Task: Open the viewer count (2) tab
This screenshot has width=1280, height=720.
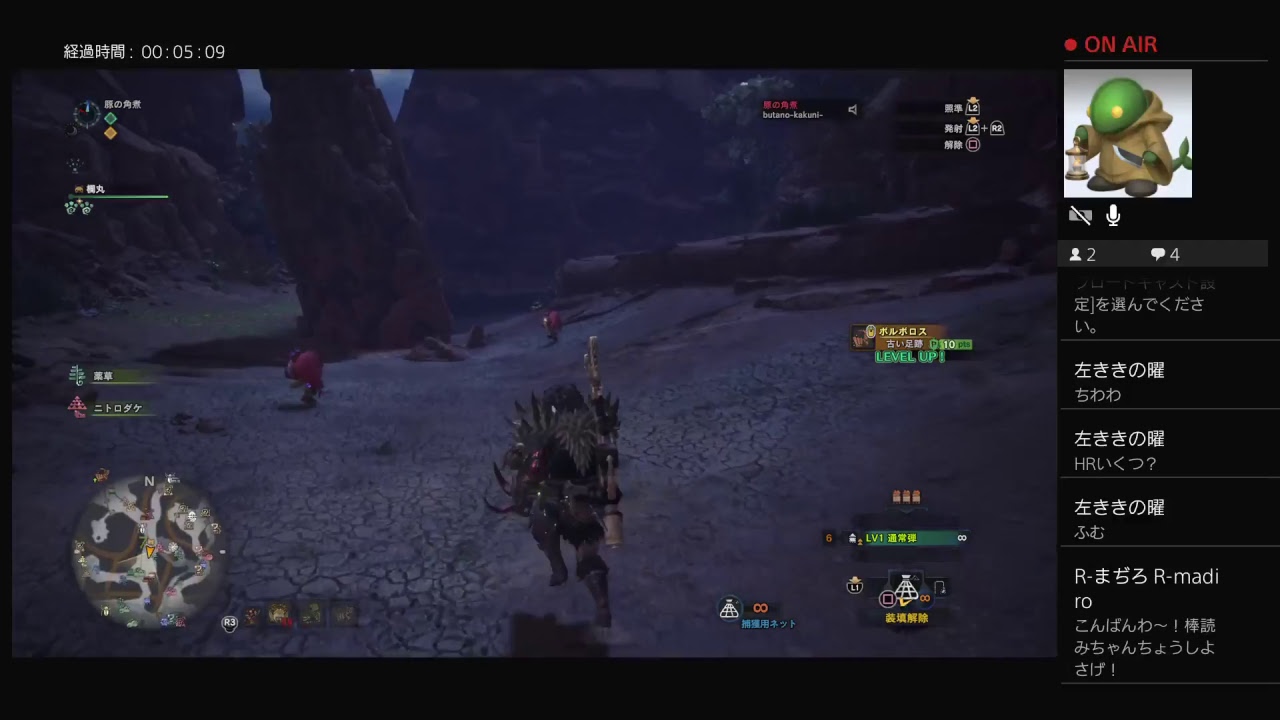Action: [x=1082, y=254]
